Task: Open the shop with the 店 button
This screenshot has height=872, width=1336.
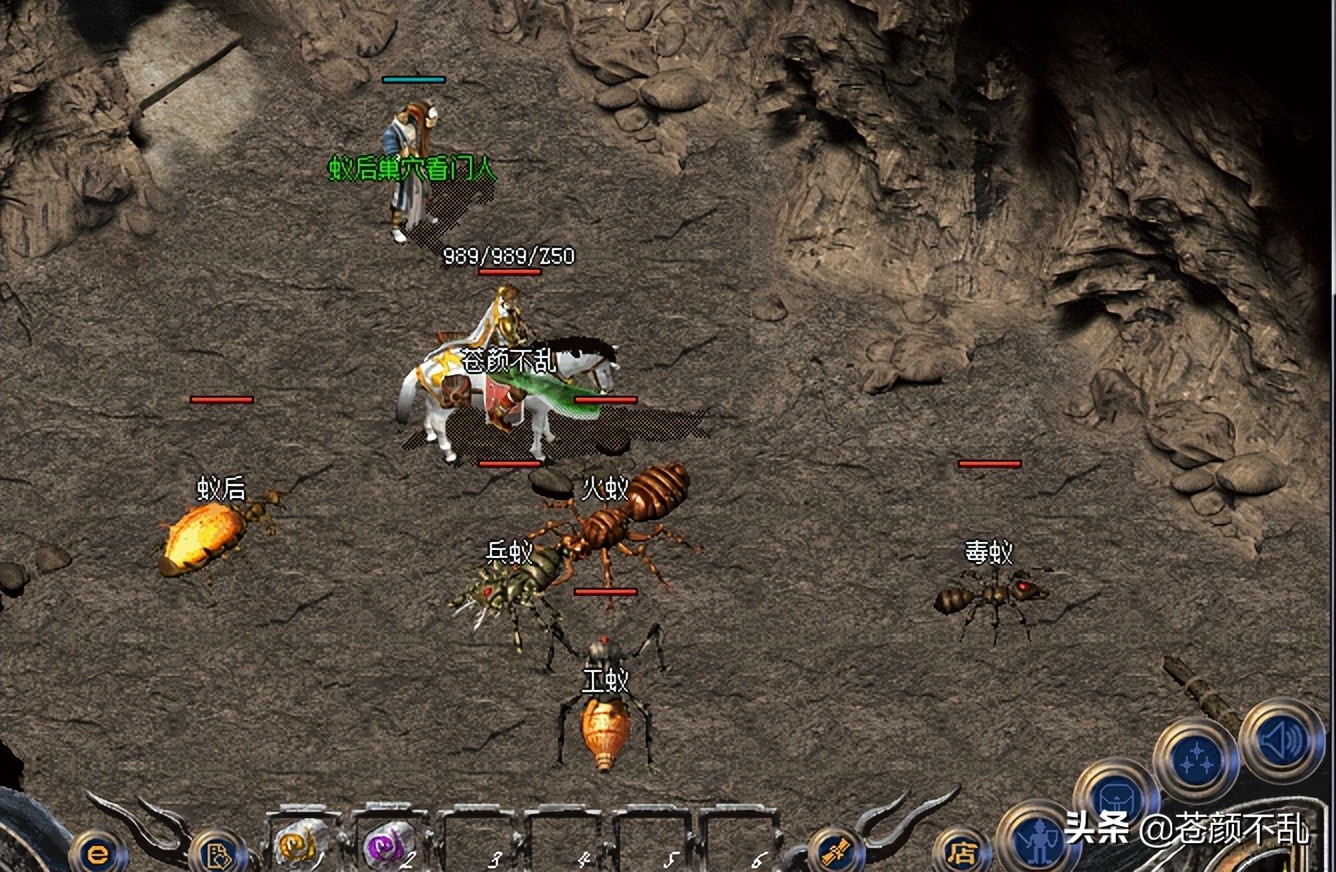Action: [x=961, y=852]
